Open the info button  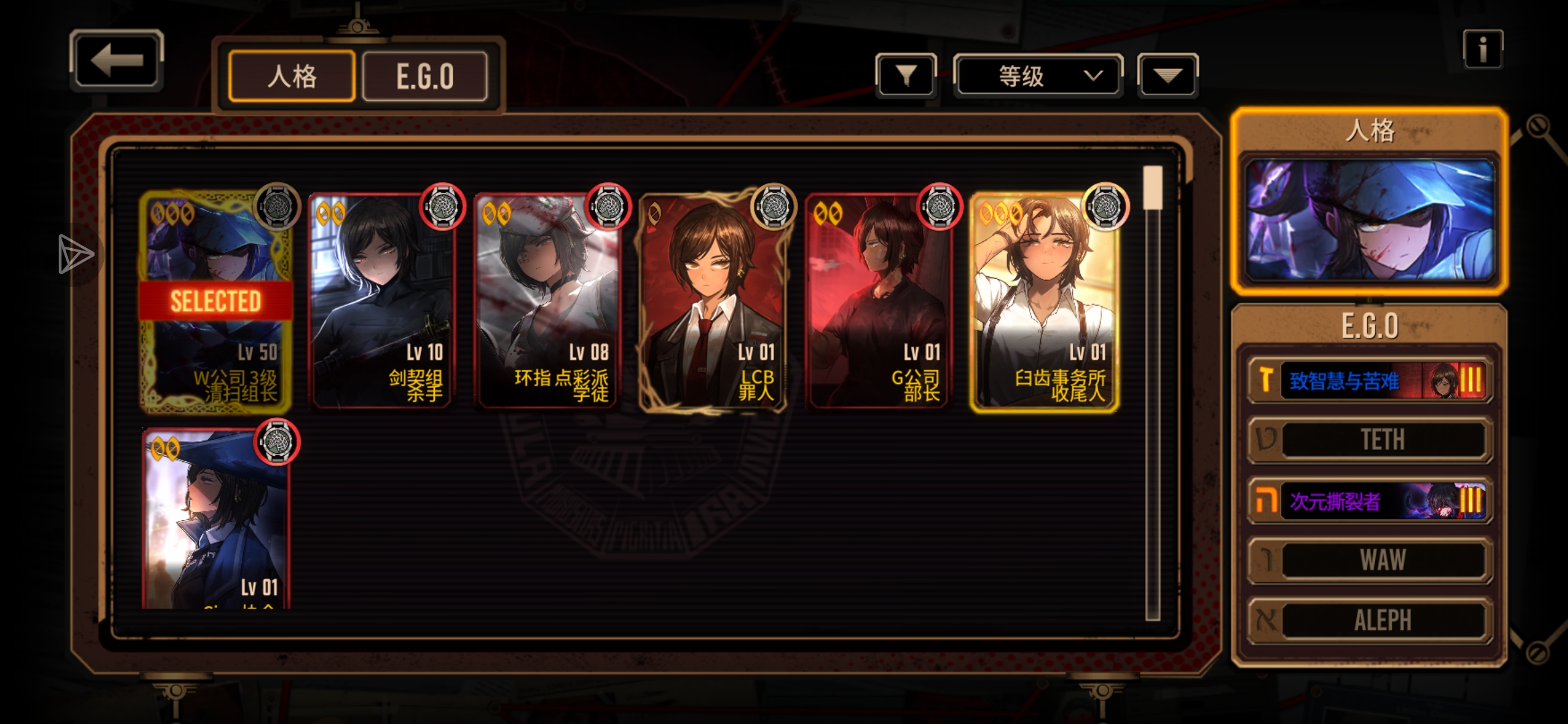[1482, 49]
